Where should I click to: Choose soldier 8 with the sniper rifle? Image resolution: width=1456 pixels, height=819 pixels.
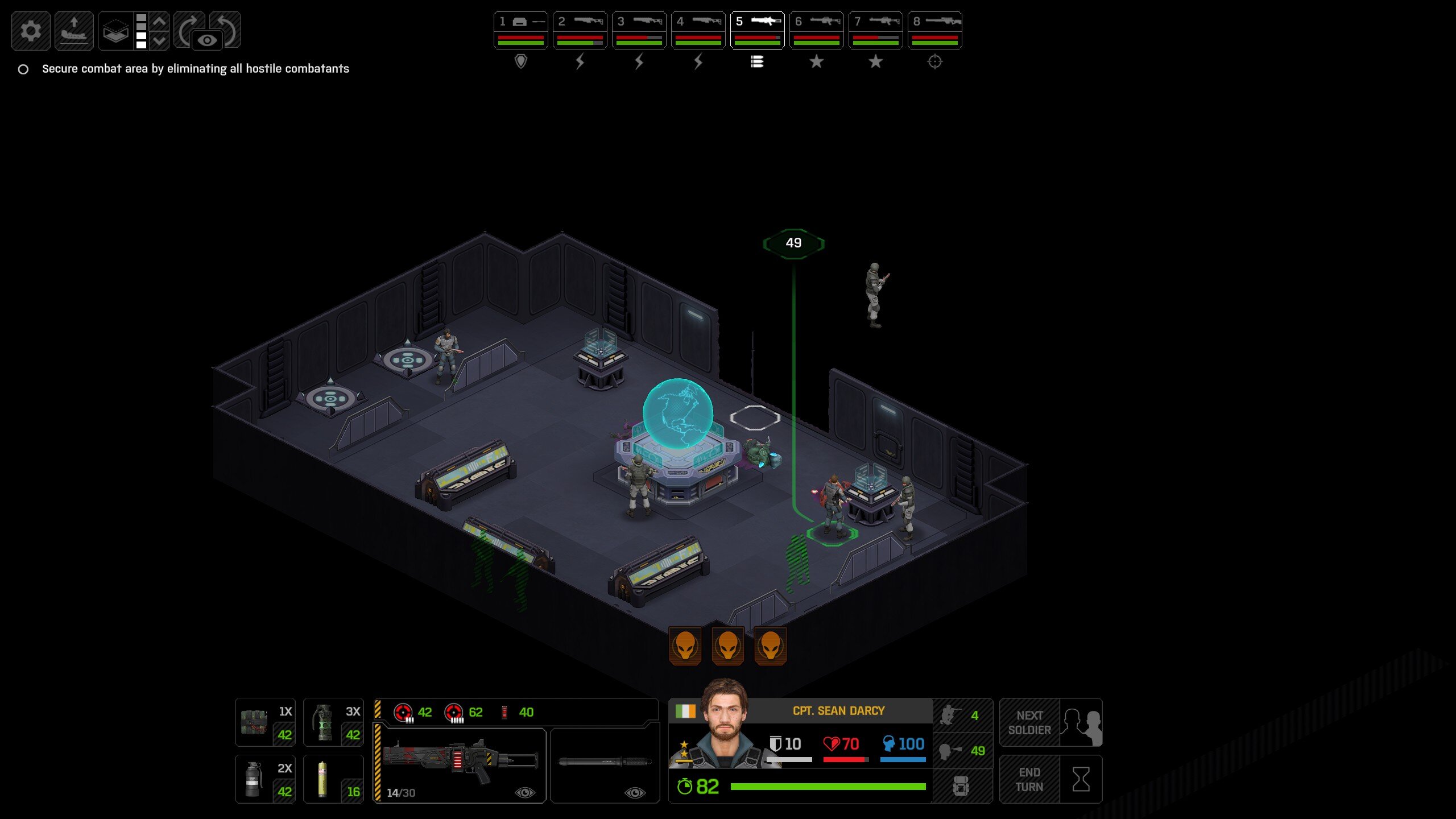934,30
